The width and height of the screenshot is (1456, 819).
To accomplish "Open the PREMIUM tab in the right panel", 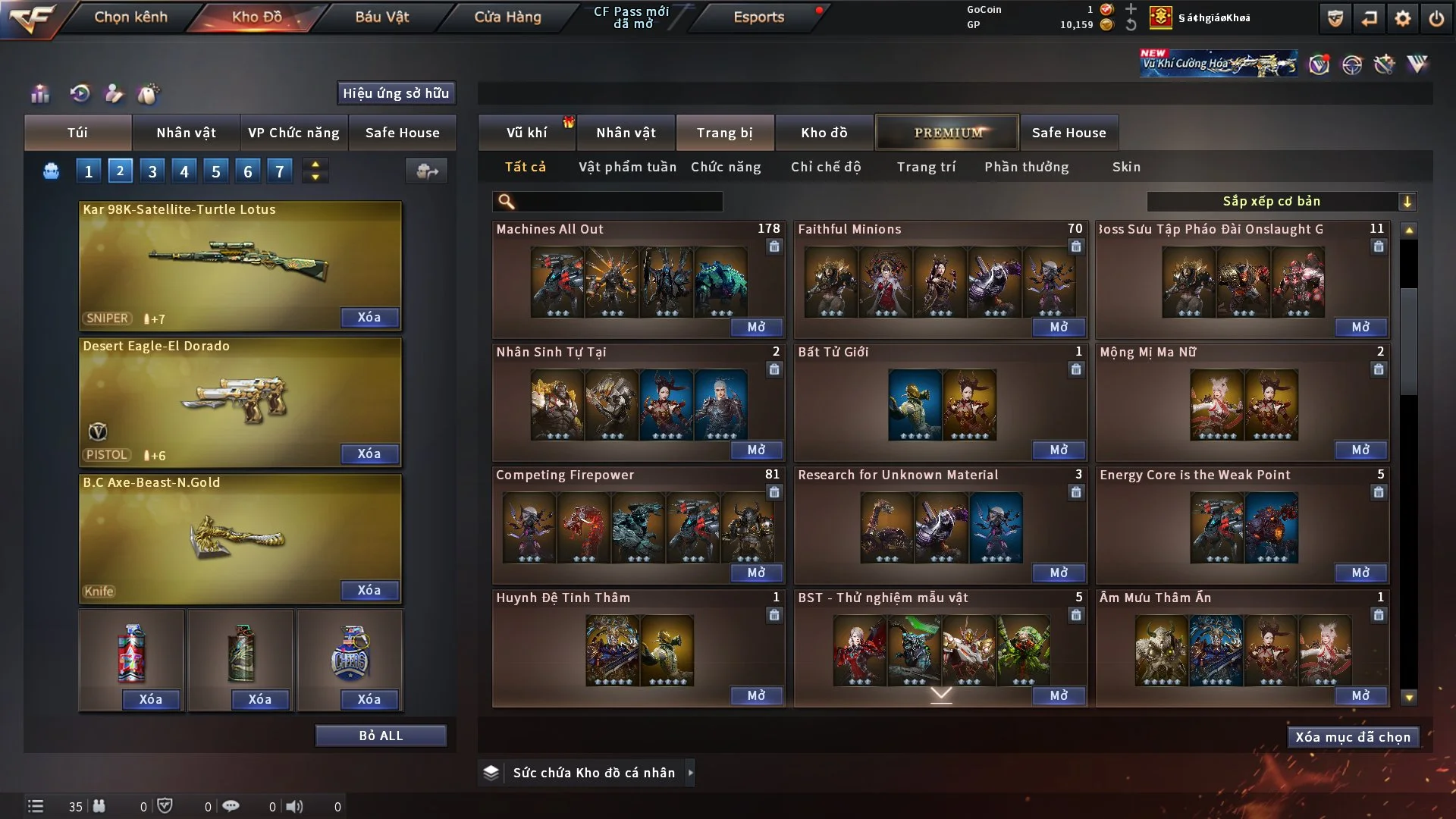I will 947,132.
